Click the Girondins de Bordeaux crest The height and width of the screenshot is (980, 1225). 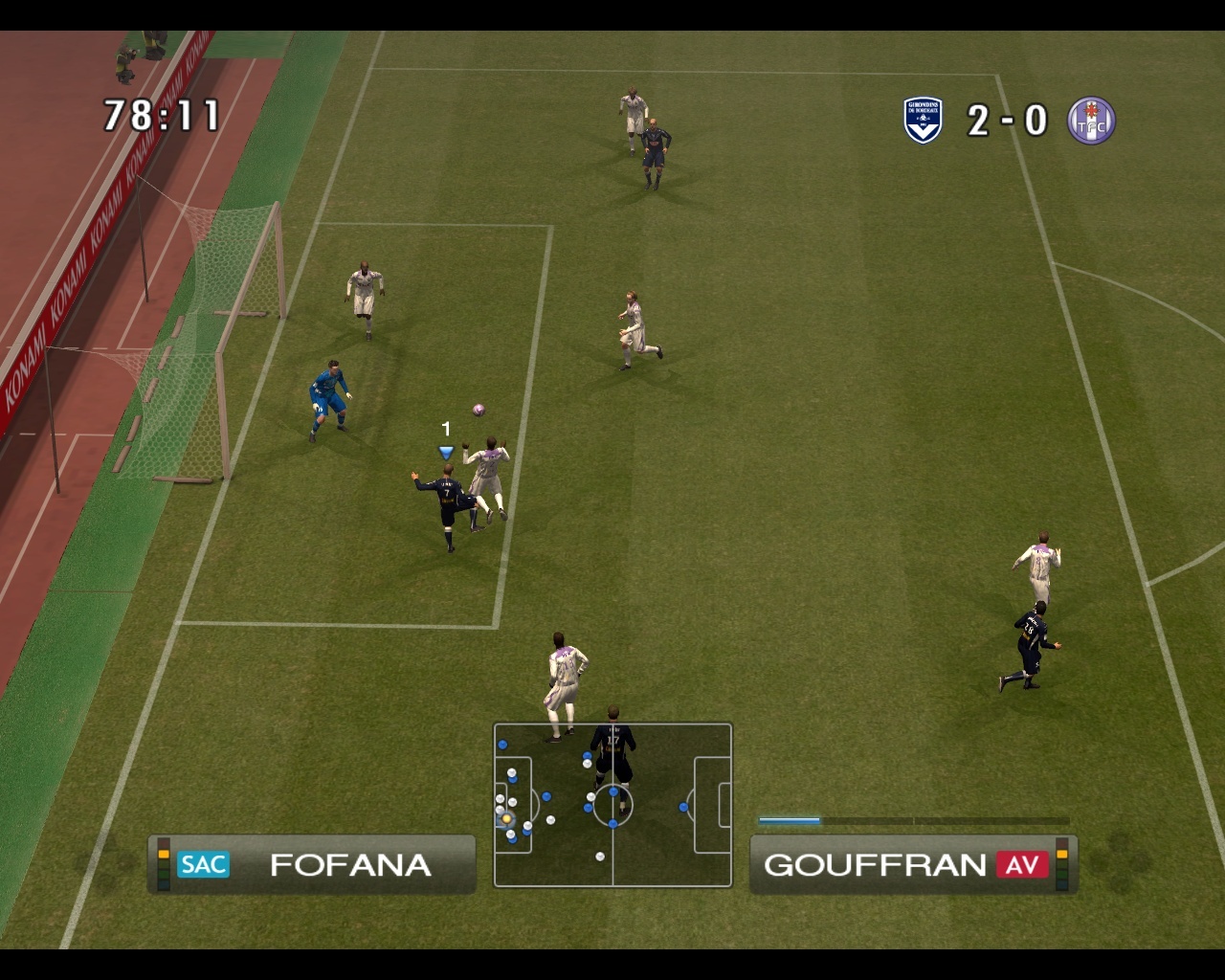pyautogui.click(x=923, y=121)
